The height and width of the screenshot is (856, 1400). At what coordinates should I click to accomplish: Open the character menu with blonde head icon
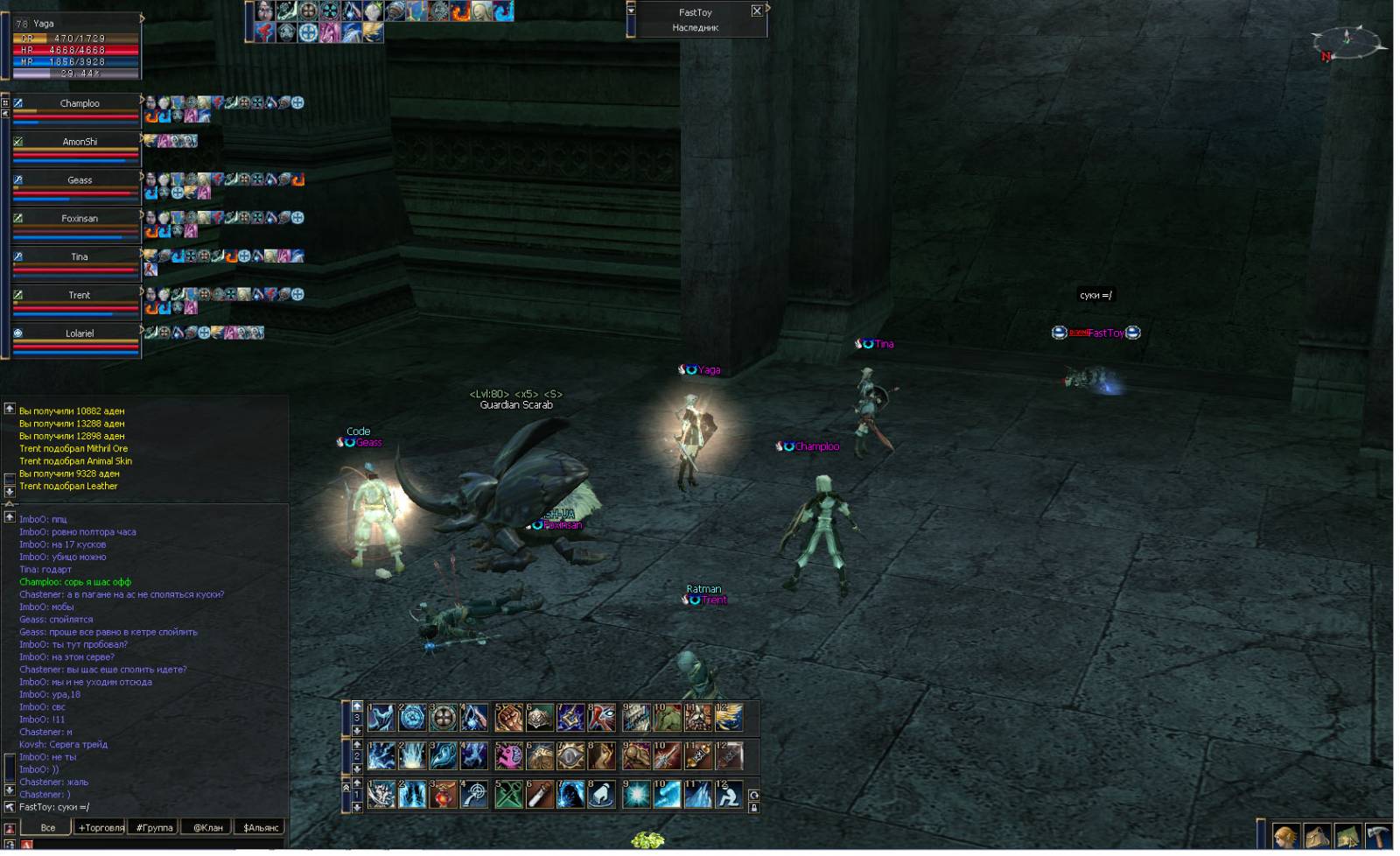point(1285,838)
